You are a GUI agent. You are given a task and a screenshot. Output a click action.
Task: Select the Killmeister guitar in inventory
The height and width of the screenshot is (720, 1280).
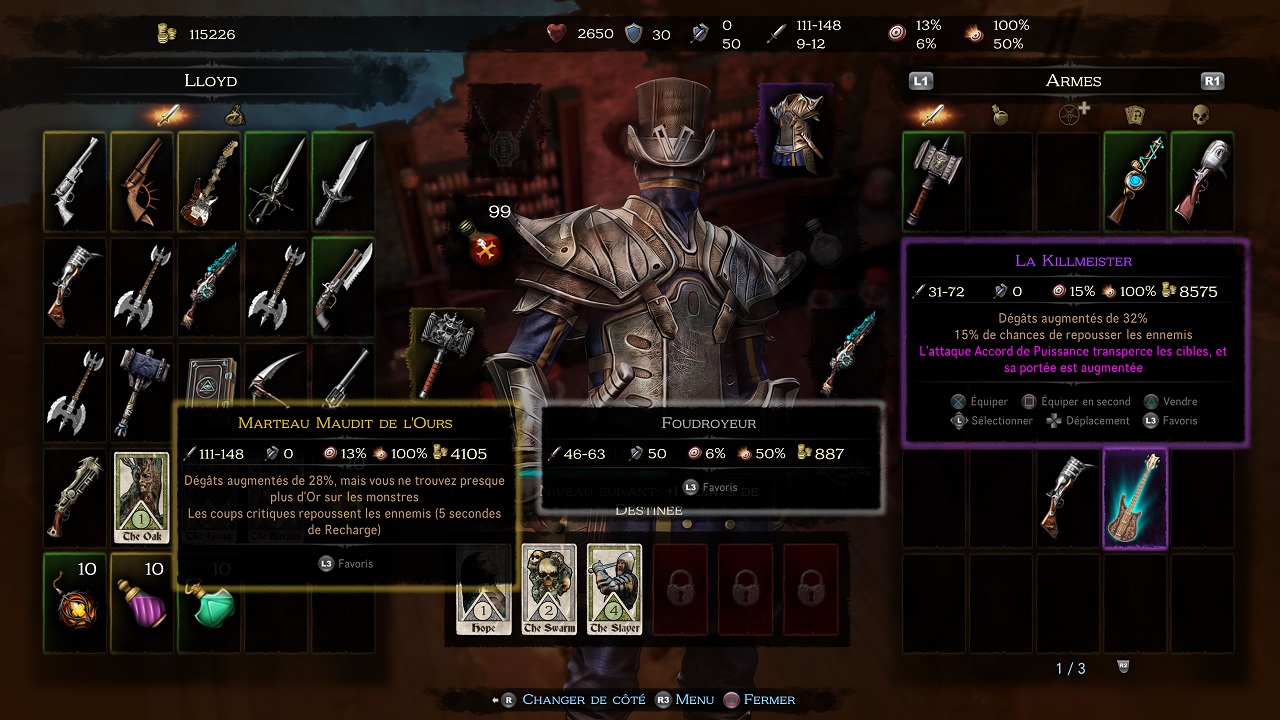[x=1135, y=498]
